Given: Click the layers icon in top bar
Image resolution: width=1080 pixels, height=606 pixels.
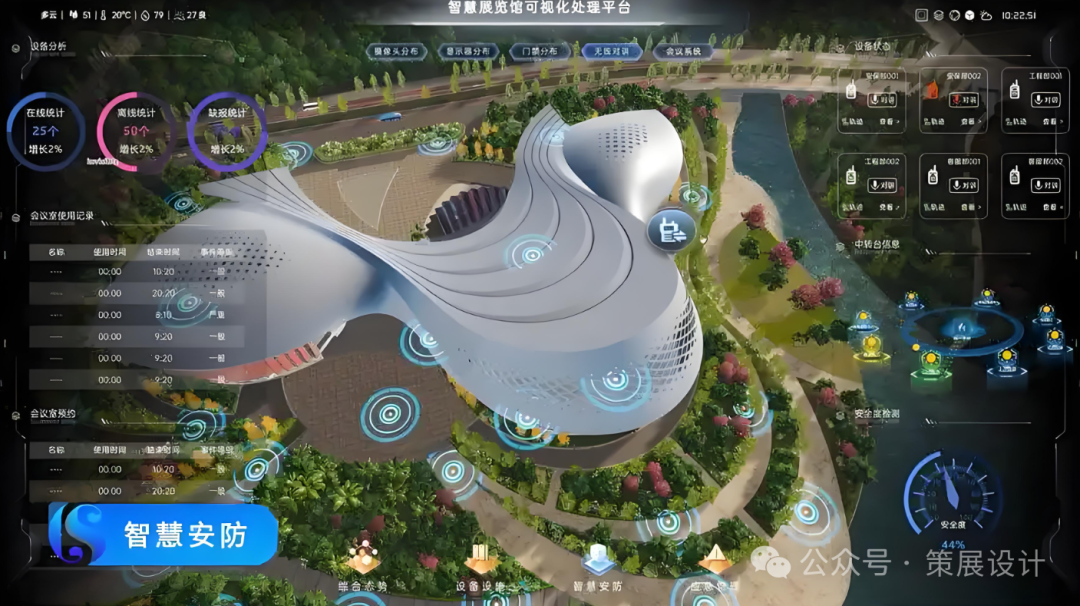Looking at the screenshot, I should point(938,15).
